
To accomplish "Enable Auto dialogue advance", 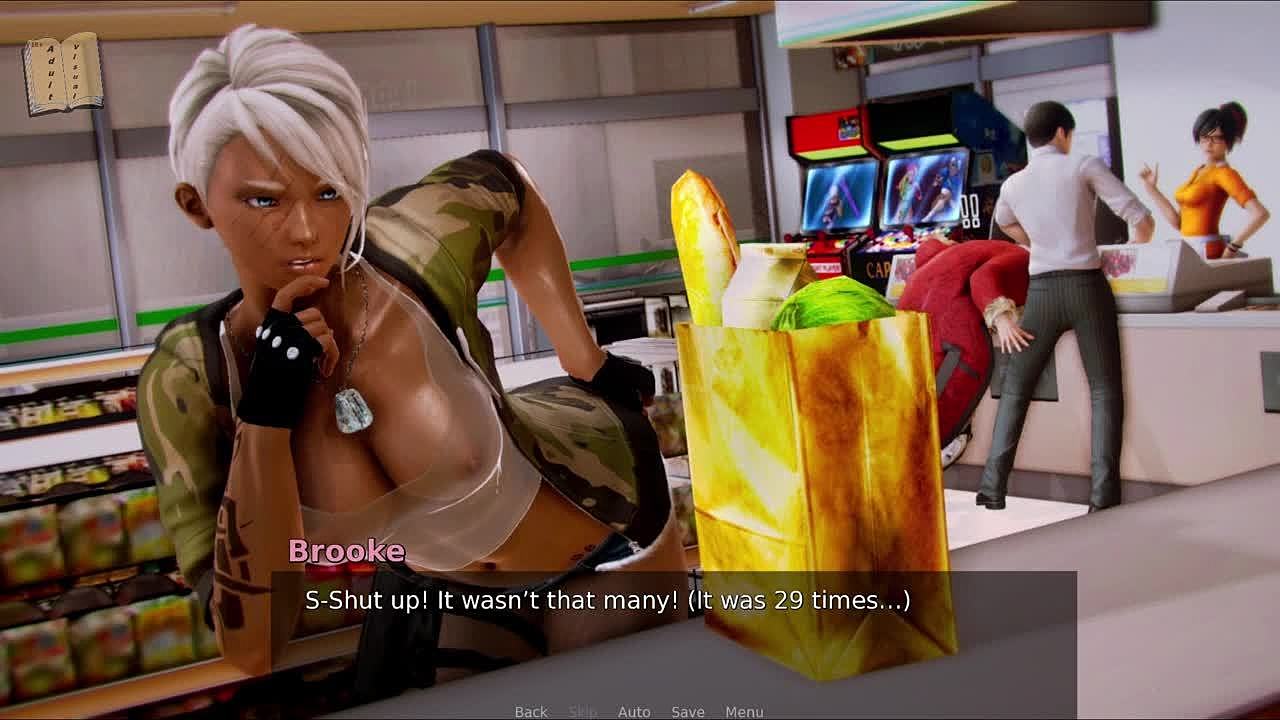I will coord(634,712).
